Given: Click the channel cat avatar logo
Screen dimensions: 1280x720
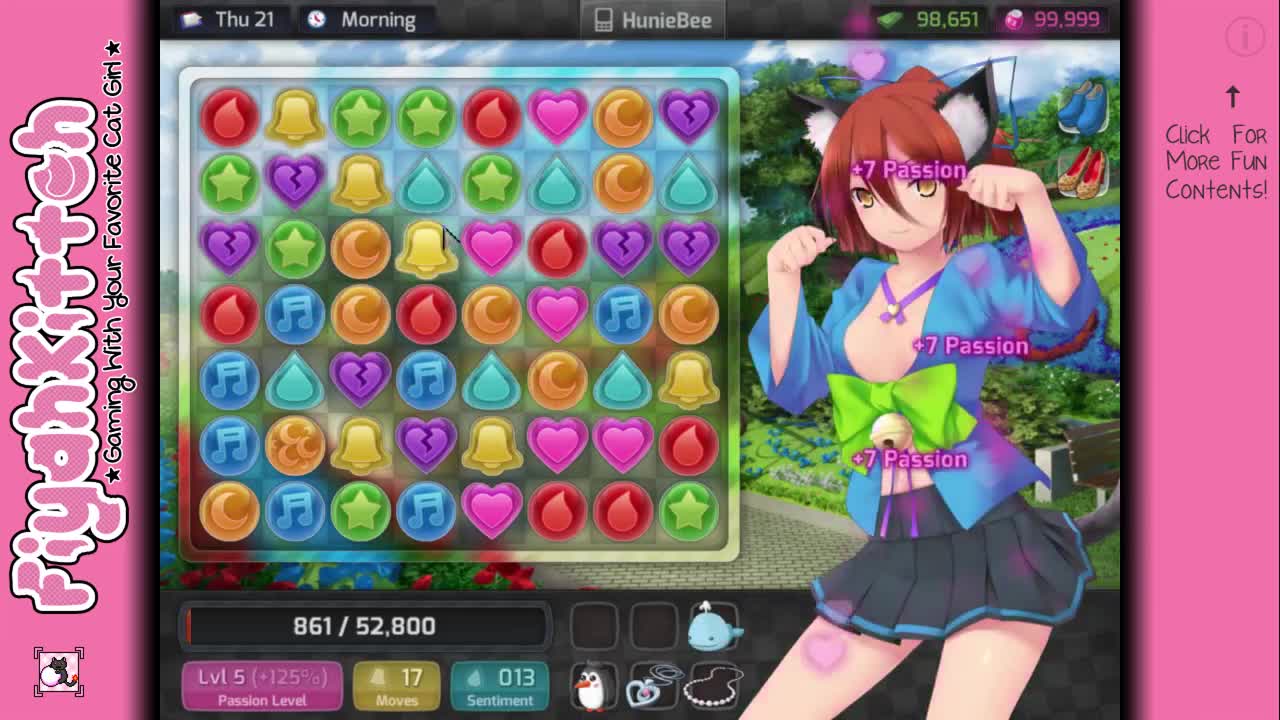Looking at the screenshot, I should [x=59, y=673].
